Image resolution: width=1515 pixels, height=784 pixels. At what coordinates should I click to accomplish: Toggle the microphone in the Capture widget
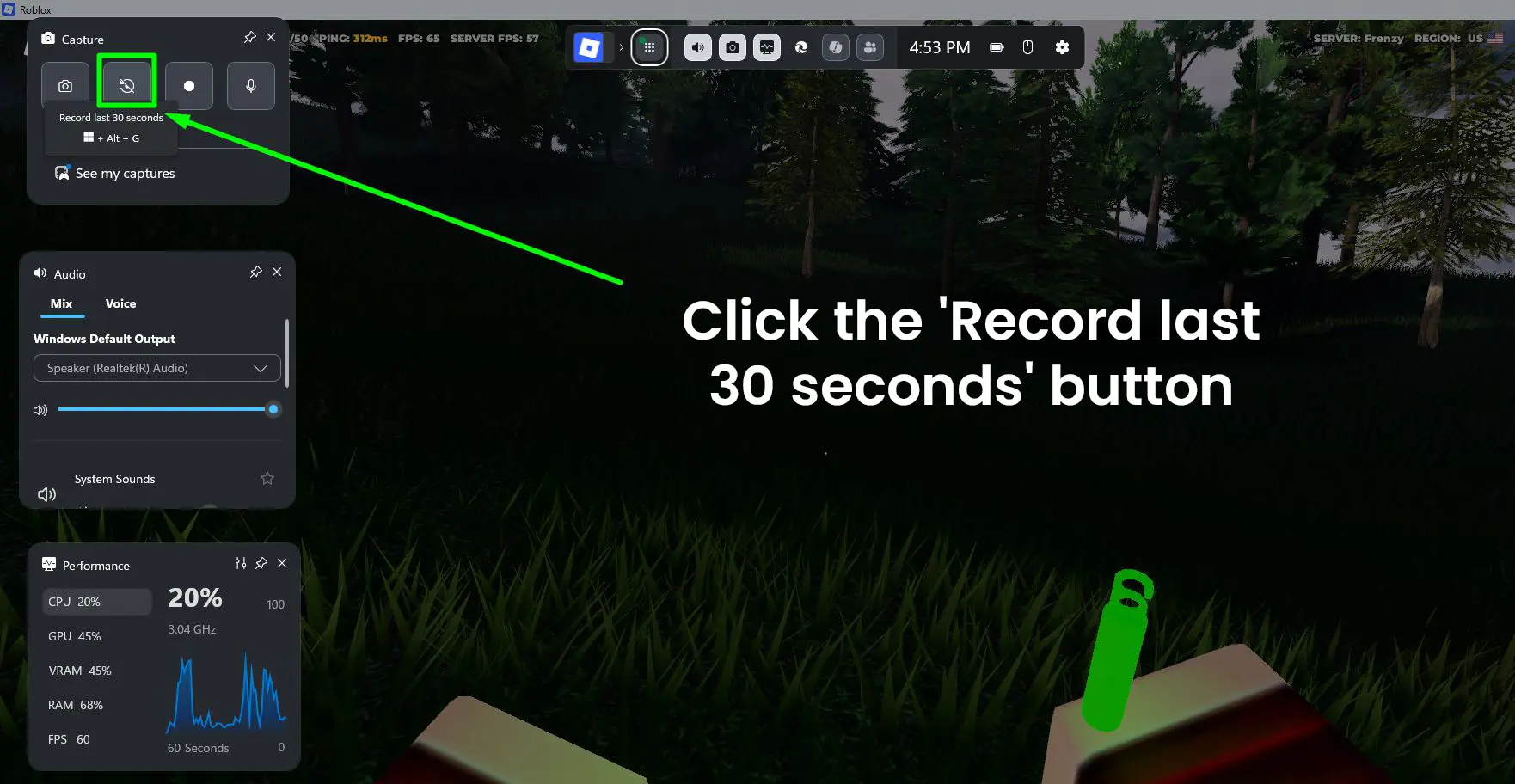[x=250, y=85]
